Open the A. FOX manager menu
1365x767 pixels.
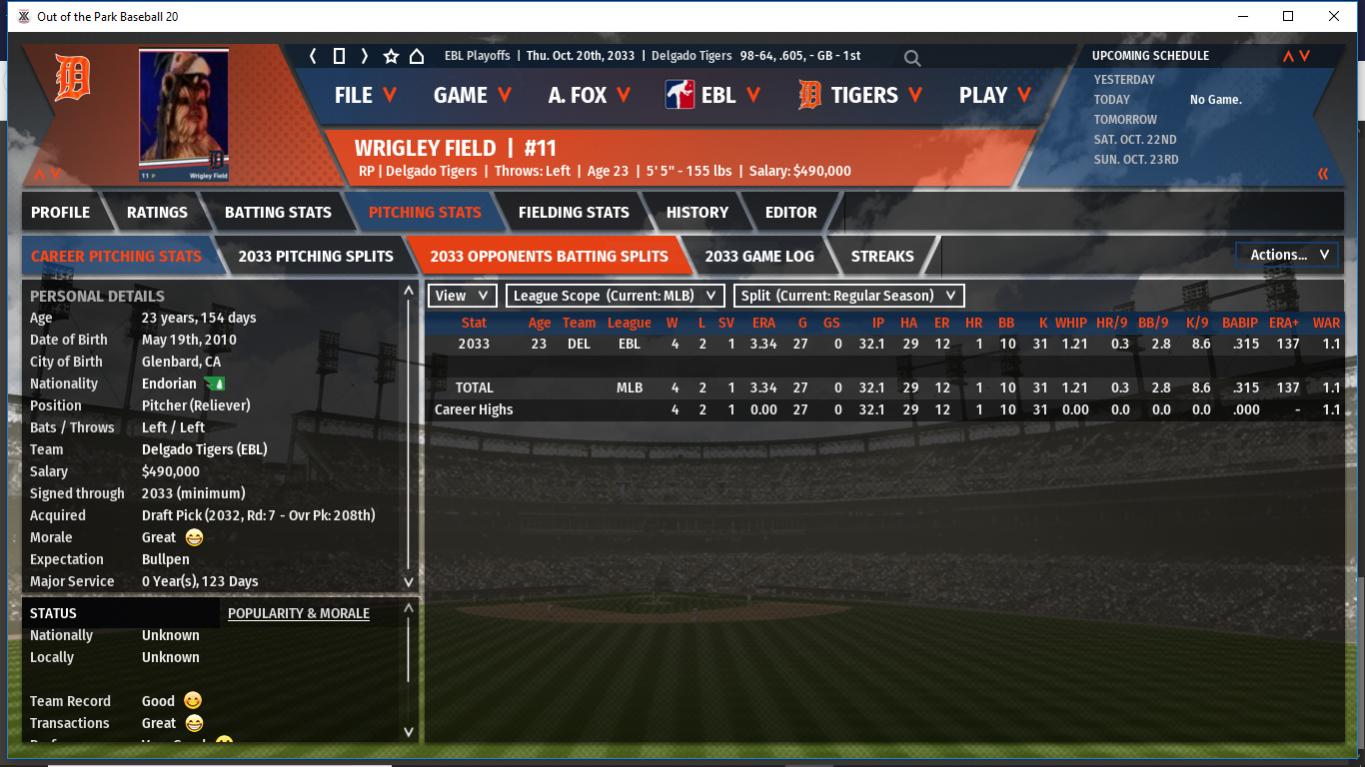tap(589, 95)
